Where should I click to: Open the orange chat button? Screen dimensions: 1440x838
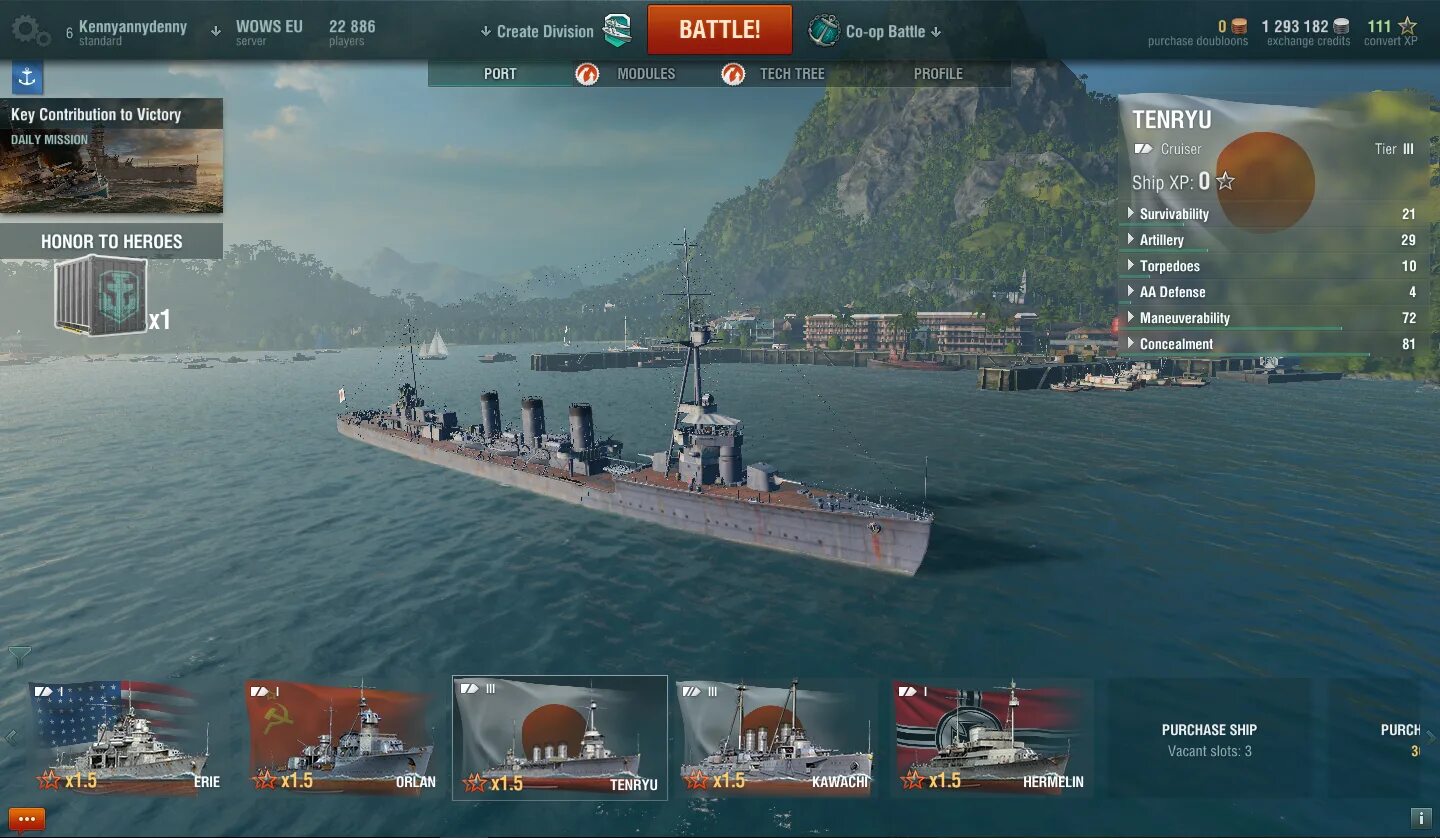pos(26,820)
